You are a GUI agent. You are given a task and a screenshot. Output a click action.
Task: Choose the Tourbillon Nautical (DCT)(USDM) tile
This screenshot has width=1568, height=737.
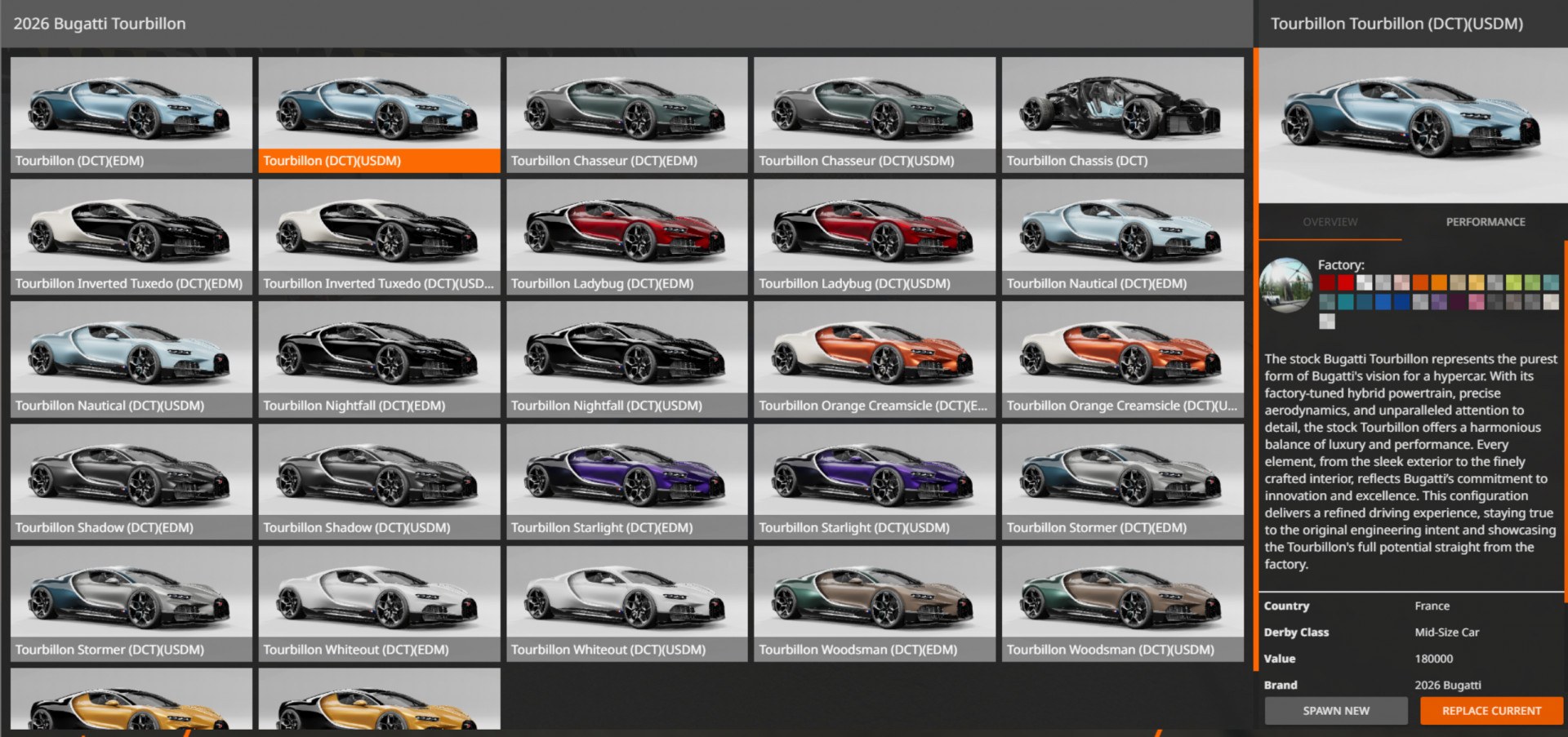131,359
